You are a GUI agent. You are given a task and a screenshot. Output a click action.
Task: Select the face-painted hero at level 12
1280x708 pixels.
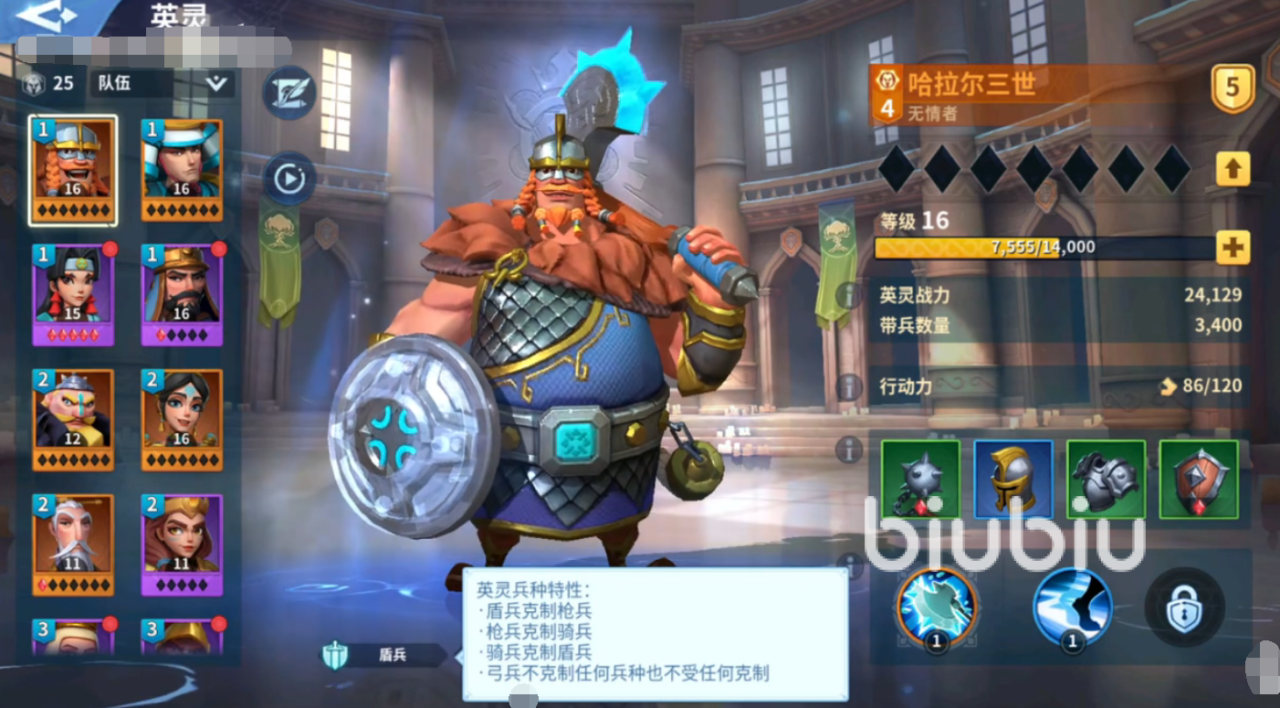tap(73, 419)
